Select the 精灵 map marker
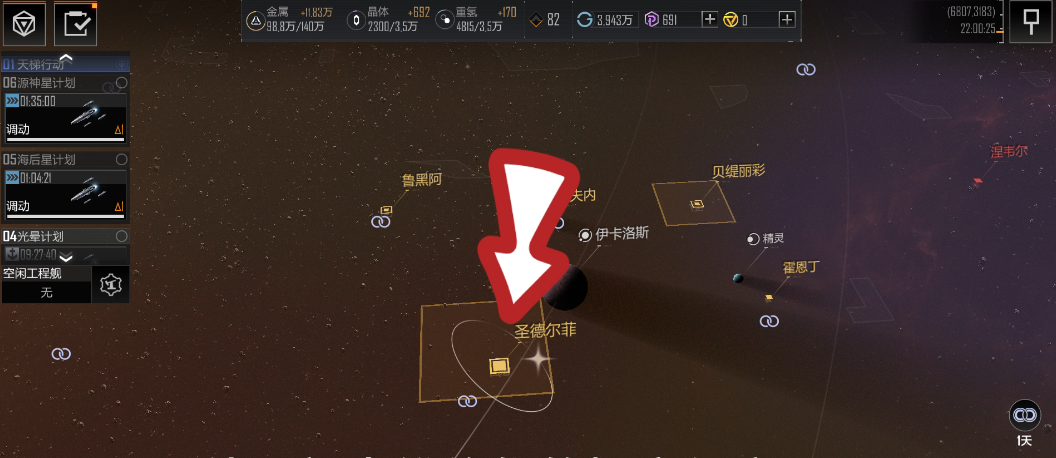 click(x=753, y=238)
